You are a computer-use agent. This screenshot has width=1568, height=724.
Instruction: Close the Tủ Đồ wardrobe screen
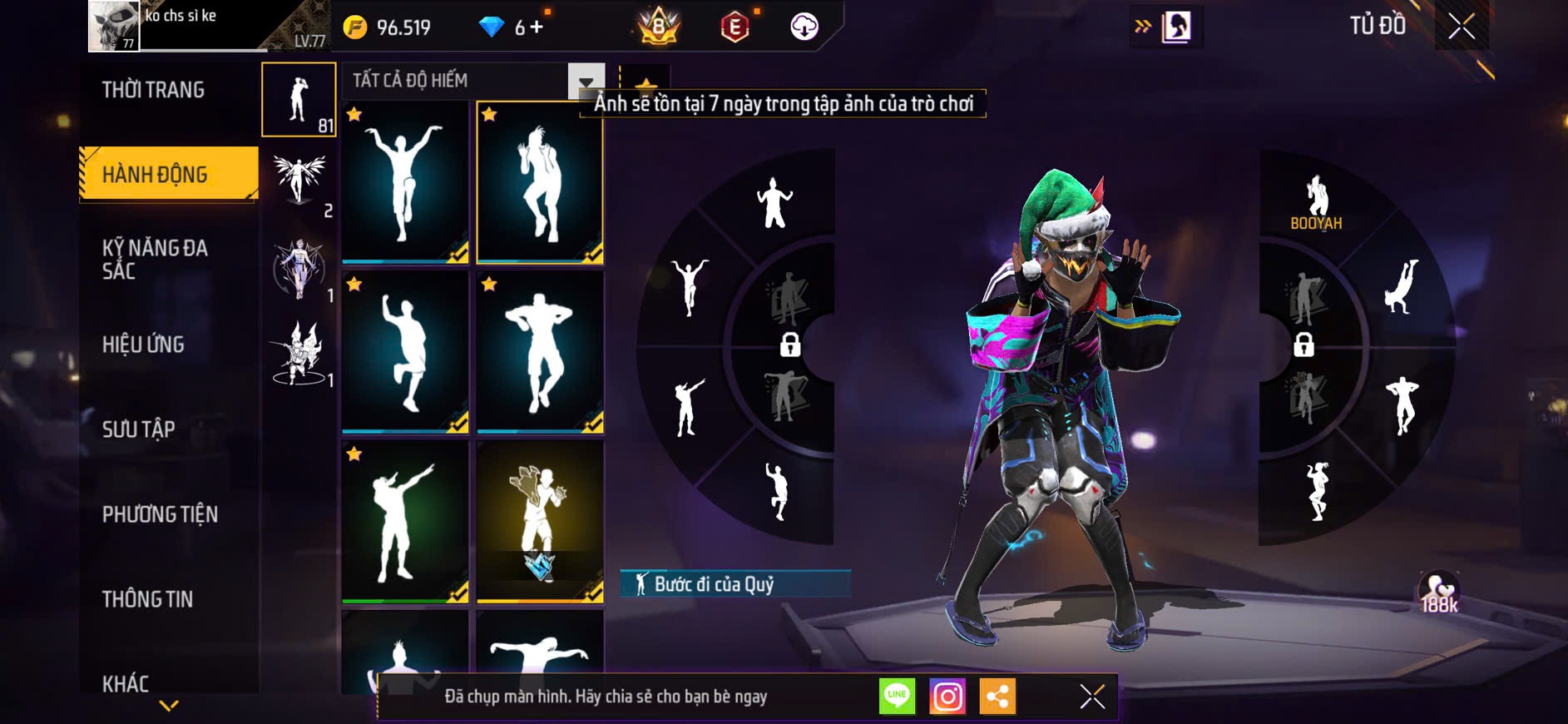click(x=1461, y=27)
